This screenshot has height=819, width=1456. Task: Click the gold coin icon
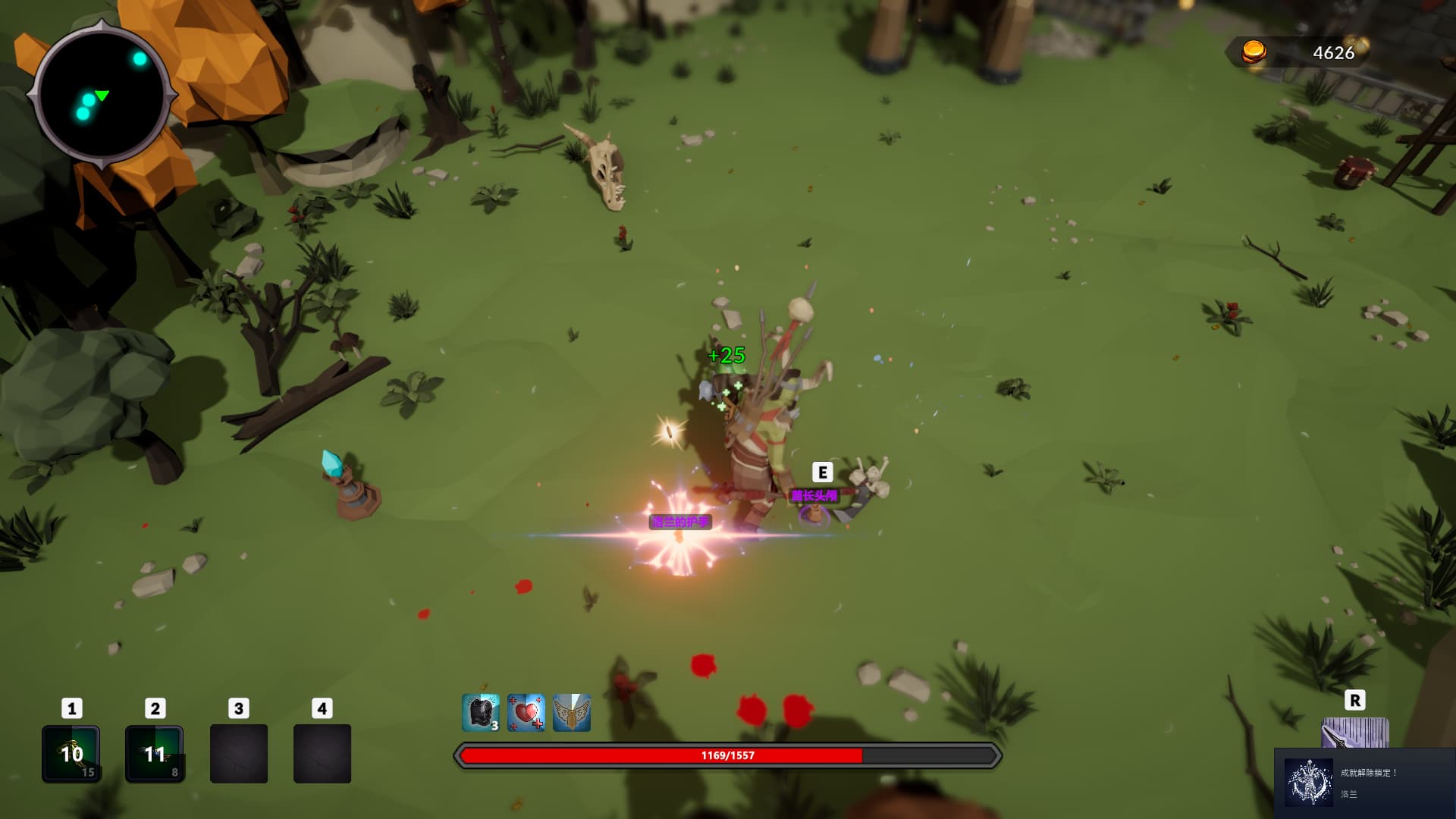click(1254, 52)
